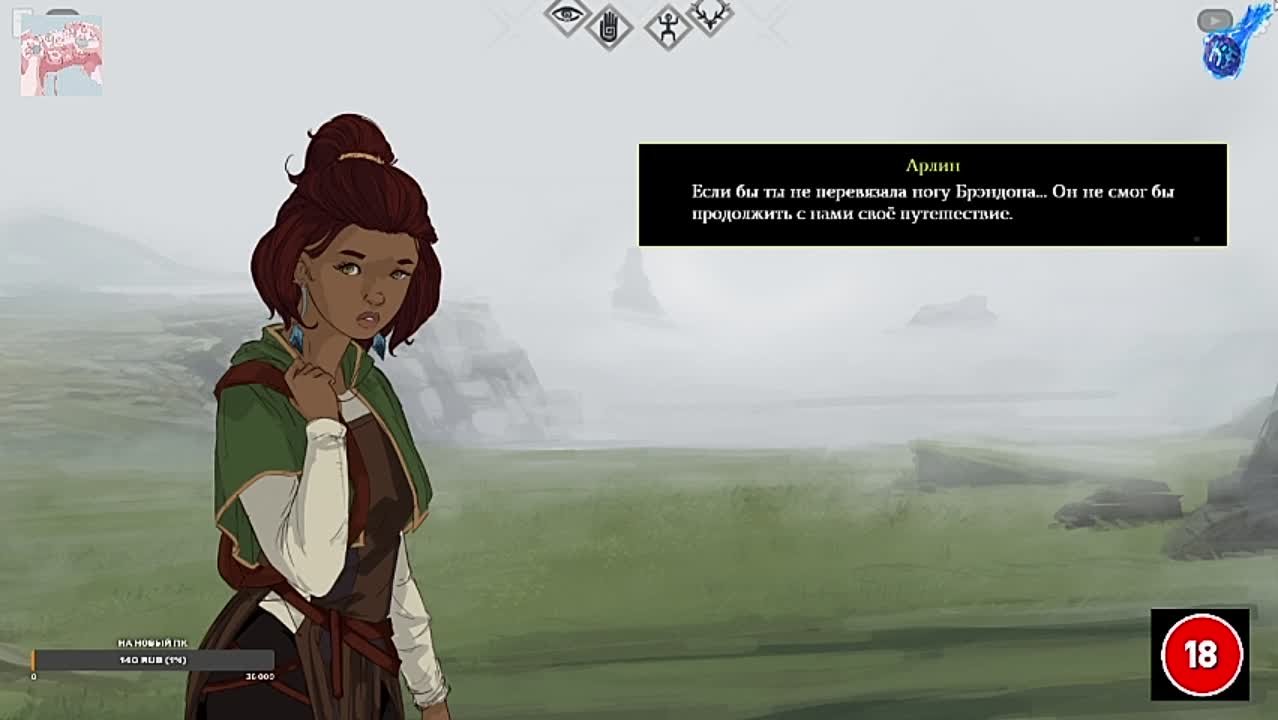Screen dimensions: 1278x720
Task: Click the gray play button in the corner
Action: (1214, 20)
